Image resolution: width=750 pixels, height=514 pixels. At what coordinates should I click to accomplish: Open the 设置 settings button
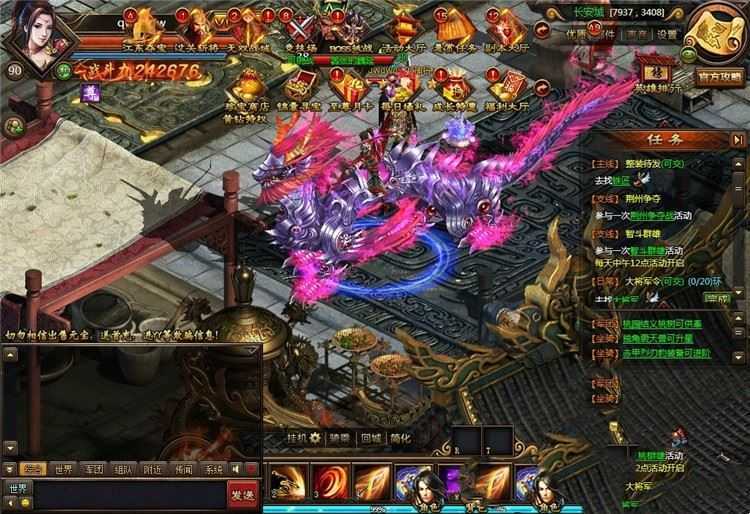(667, 33)
